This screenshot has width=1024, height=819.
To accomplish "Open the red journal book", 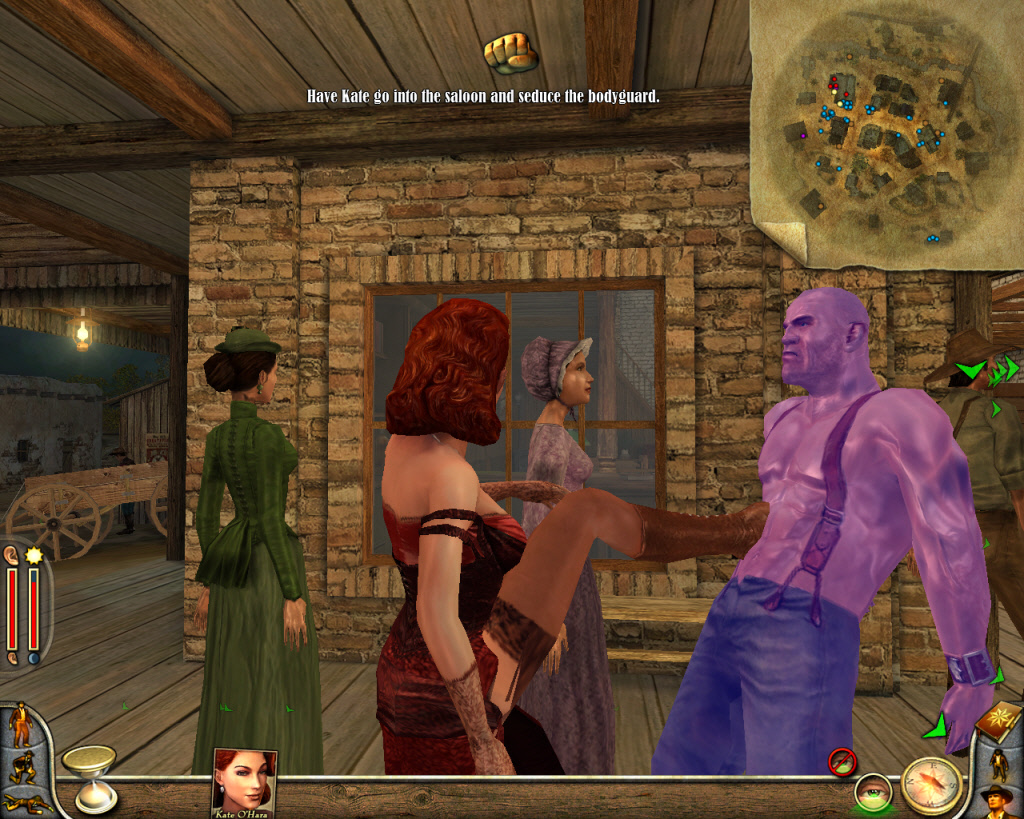I will [998, 721].
